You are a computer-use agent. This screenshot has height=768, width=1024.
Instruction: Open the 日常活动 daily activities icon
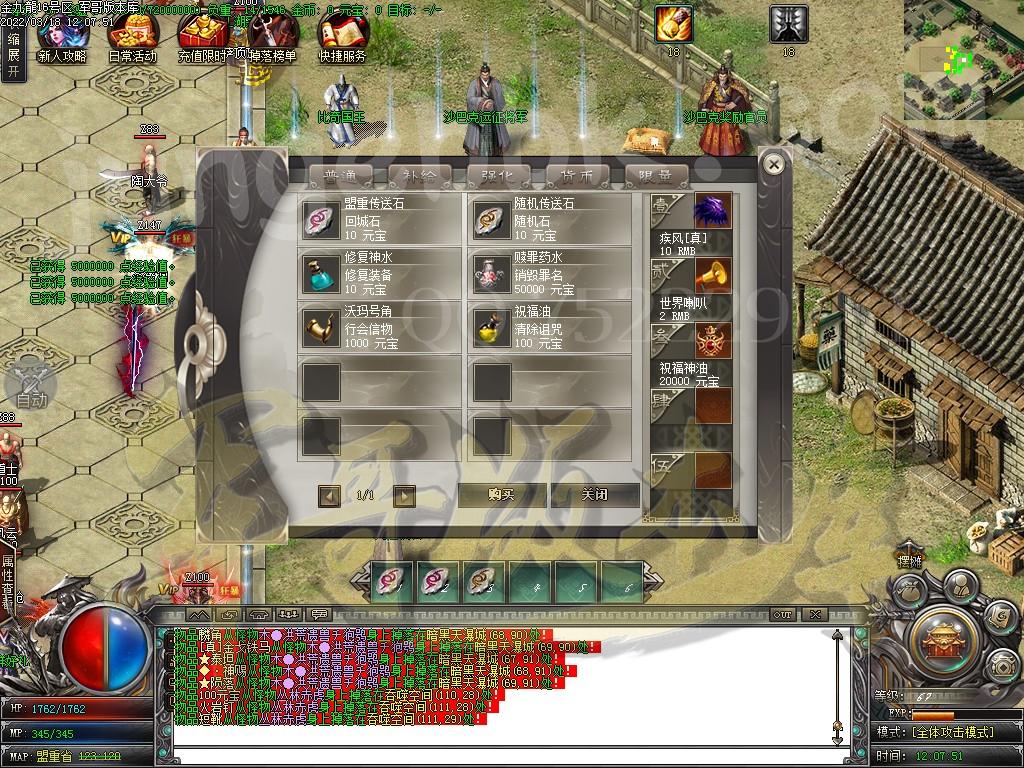point(131,38)
